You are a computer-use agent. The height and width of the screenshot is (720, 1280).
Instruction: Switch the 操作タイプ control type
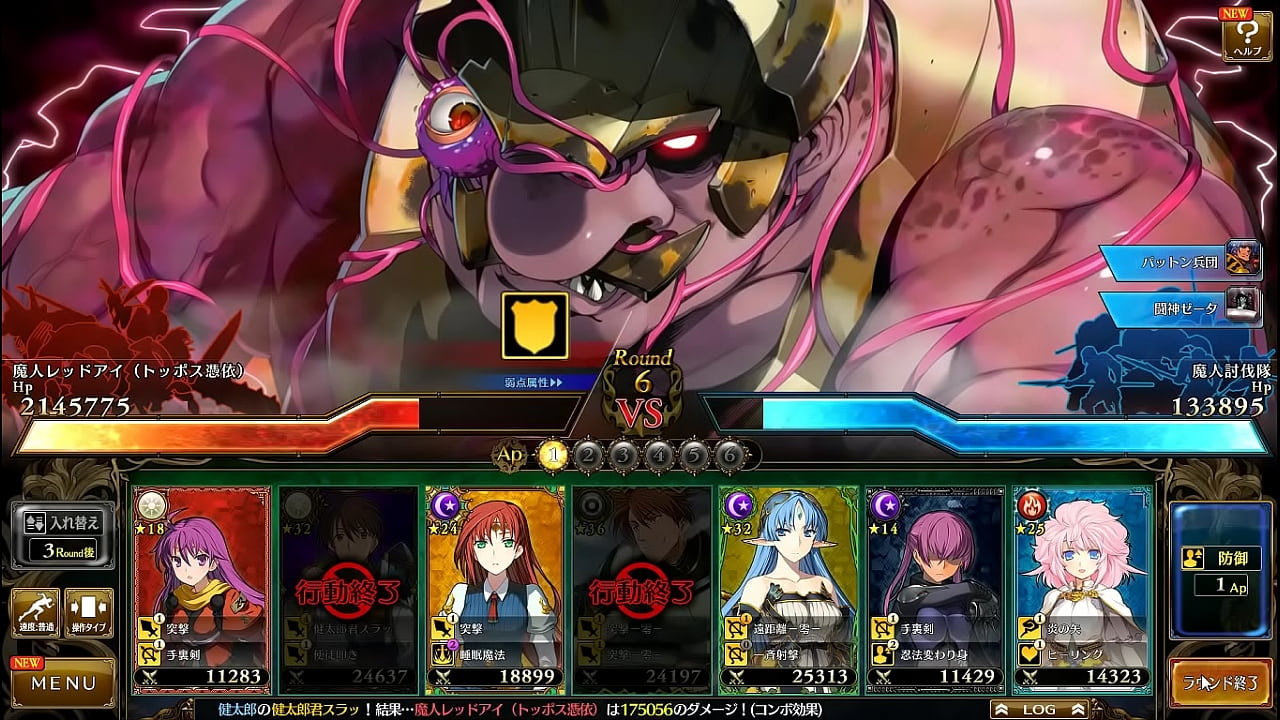point(88,613)
